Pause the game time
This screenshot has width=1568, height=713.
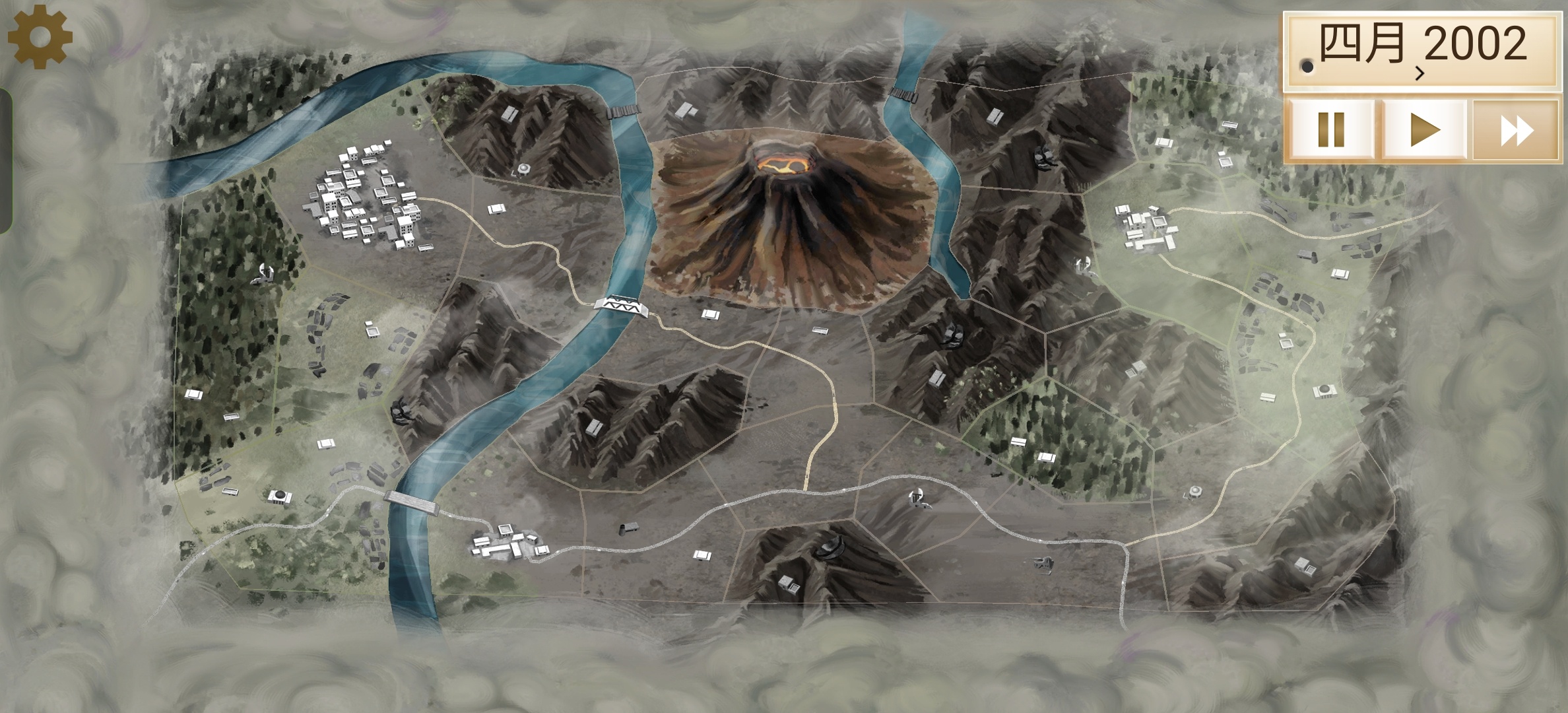(x=1330, y=130)
